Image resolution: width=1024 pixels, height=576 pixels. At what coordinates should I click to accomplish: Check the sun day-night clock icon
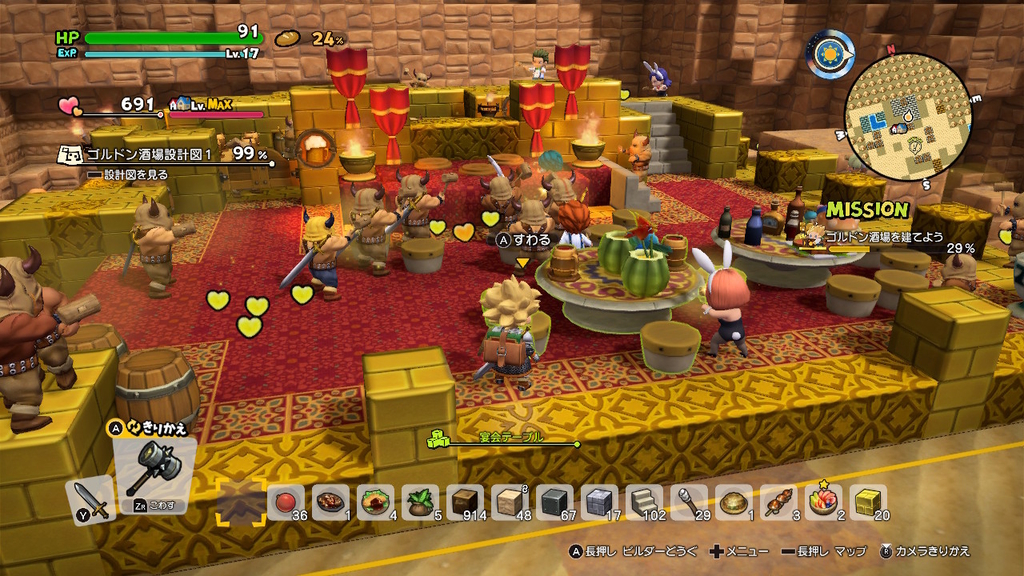(831, 54)
